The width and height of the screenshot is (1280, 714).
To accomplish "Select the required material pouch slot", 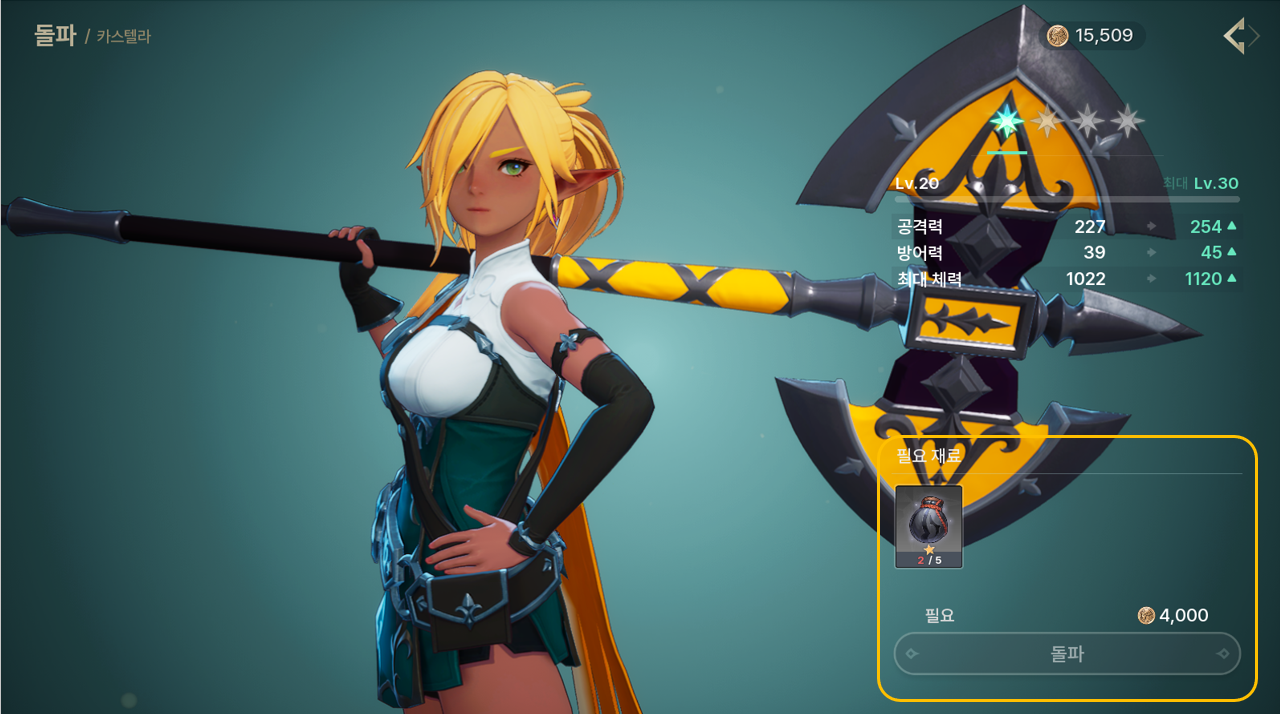I will pyautogui.click(x=928, y=526).
